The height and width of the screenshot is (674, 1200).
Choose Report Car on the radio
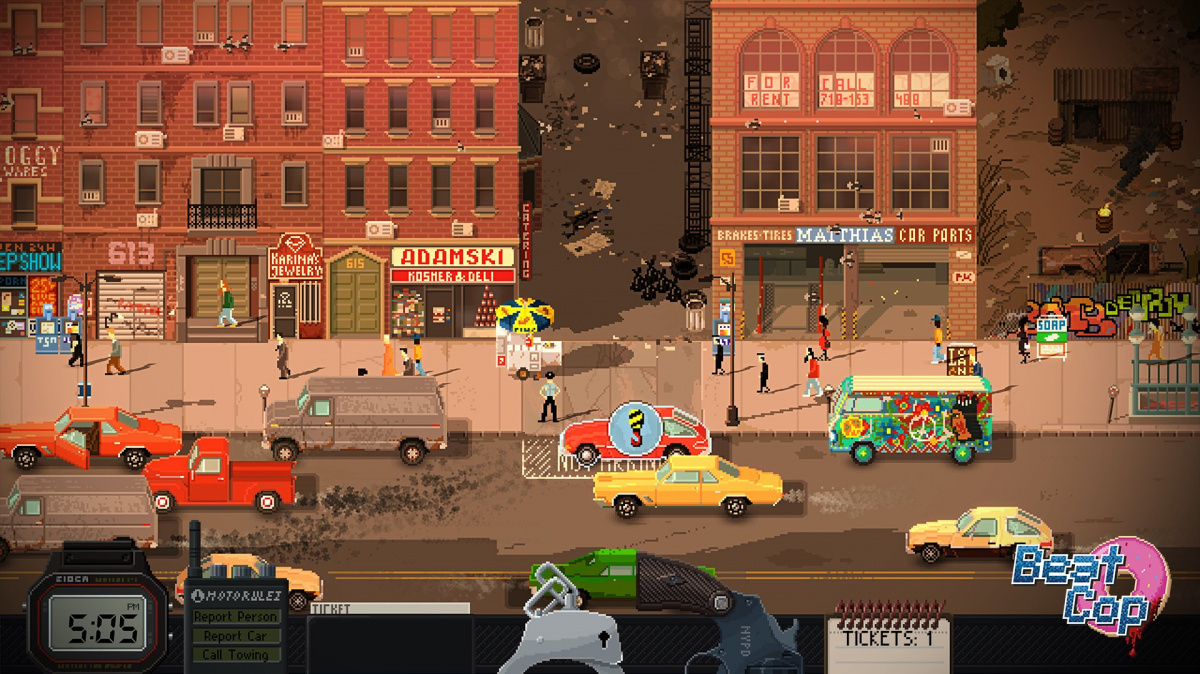[236, 636]
